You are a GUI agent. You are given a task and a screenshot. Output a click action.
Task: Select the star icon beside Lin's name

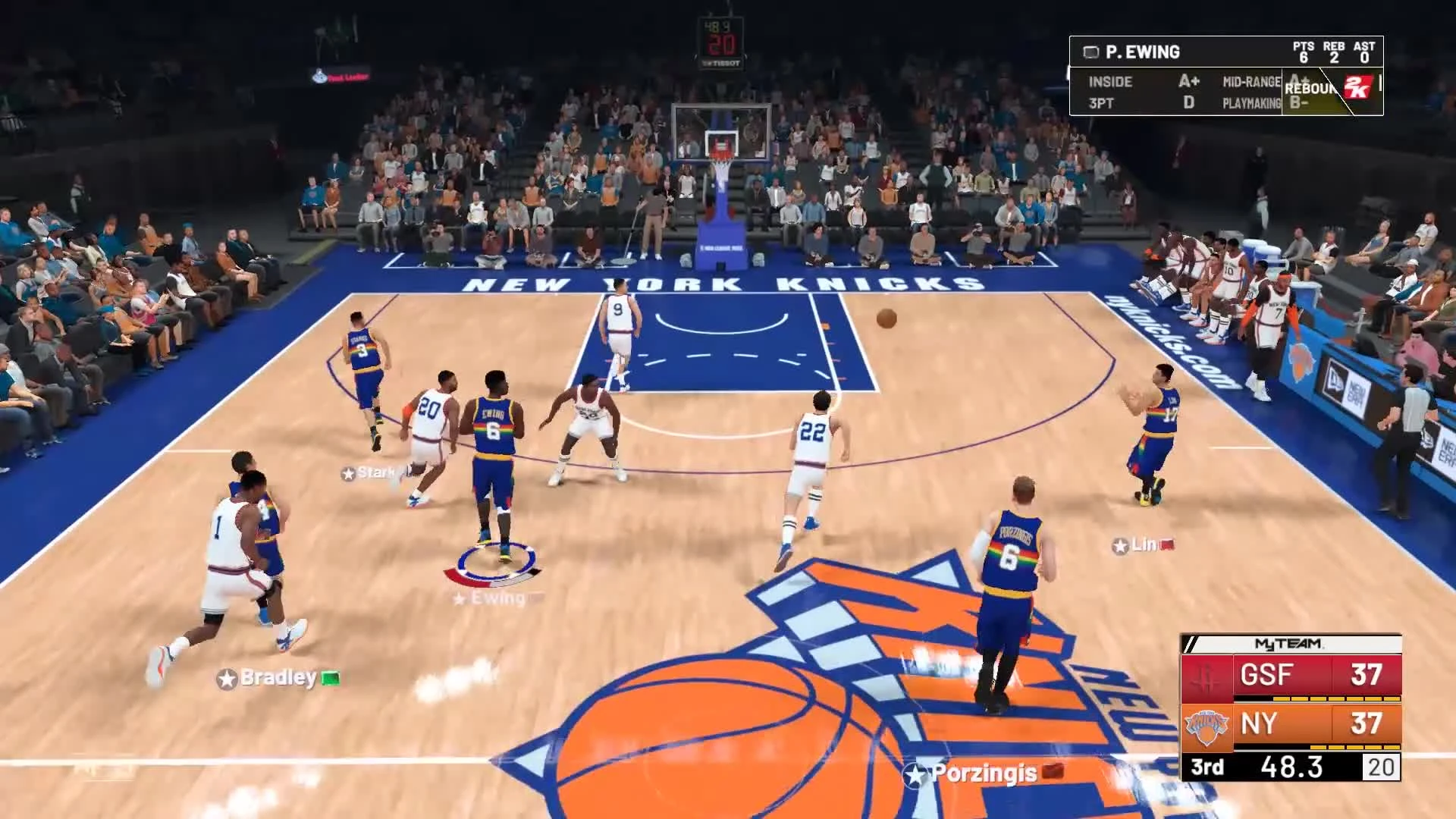[x=1119, y=544]
